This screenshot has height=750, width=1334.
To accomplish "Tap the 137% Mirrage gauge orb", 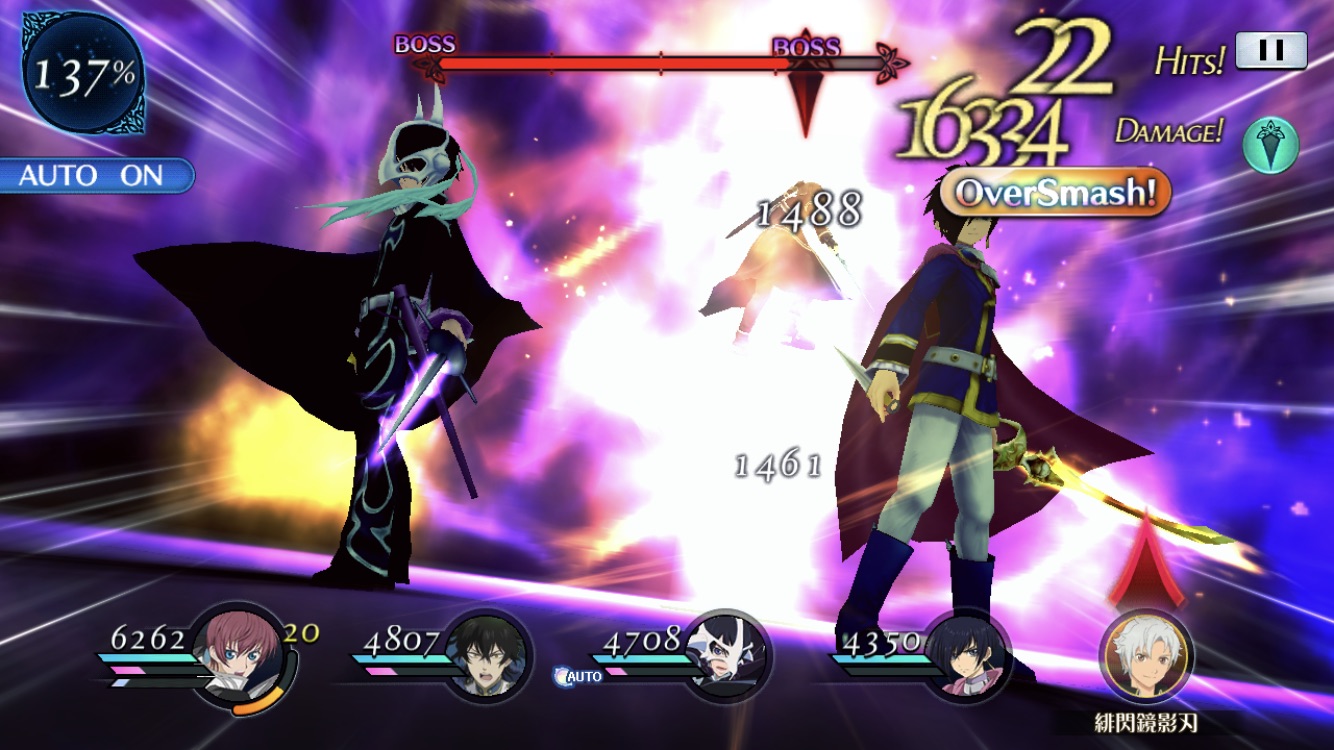I will tap(84, 76).
